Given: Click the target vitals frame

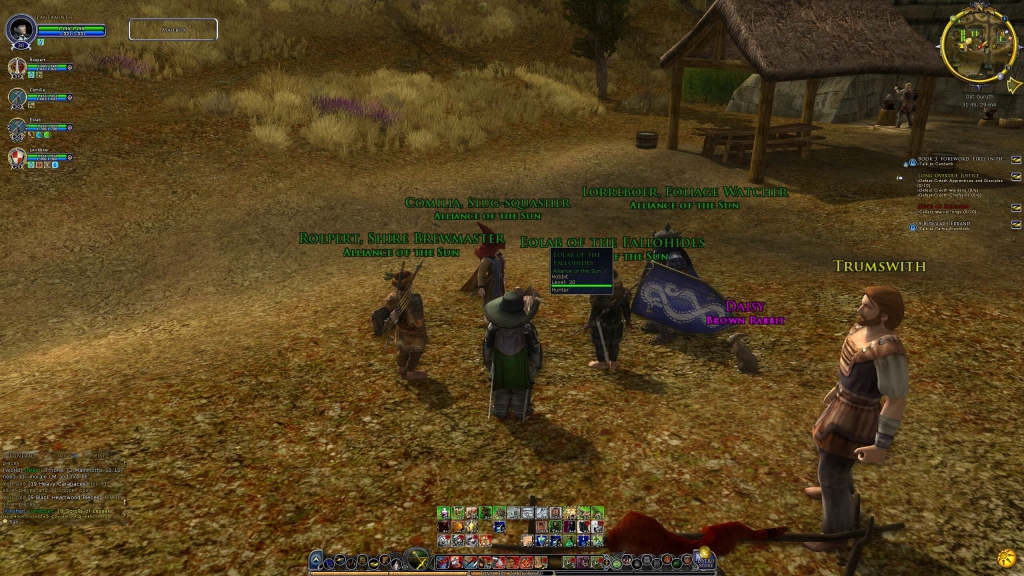Looking at the screenshot, I should pos(173,29).
